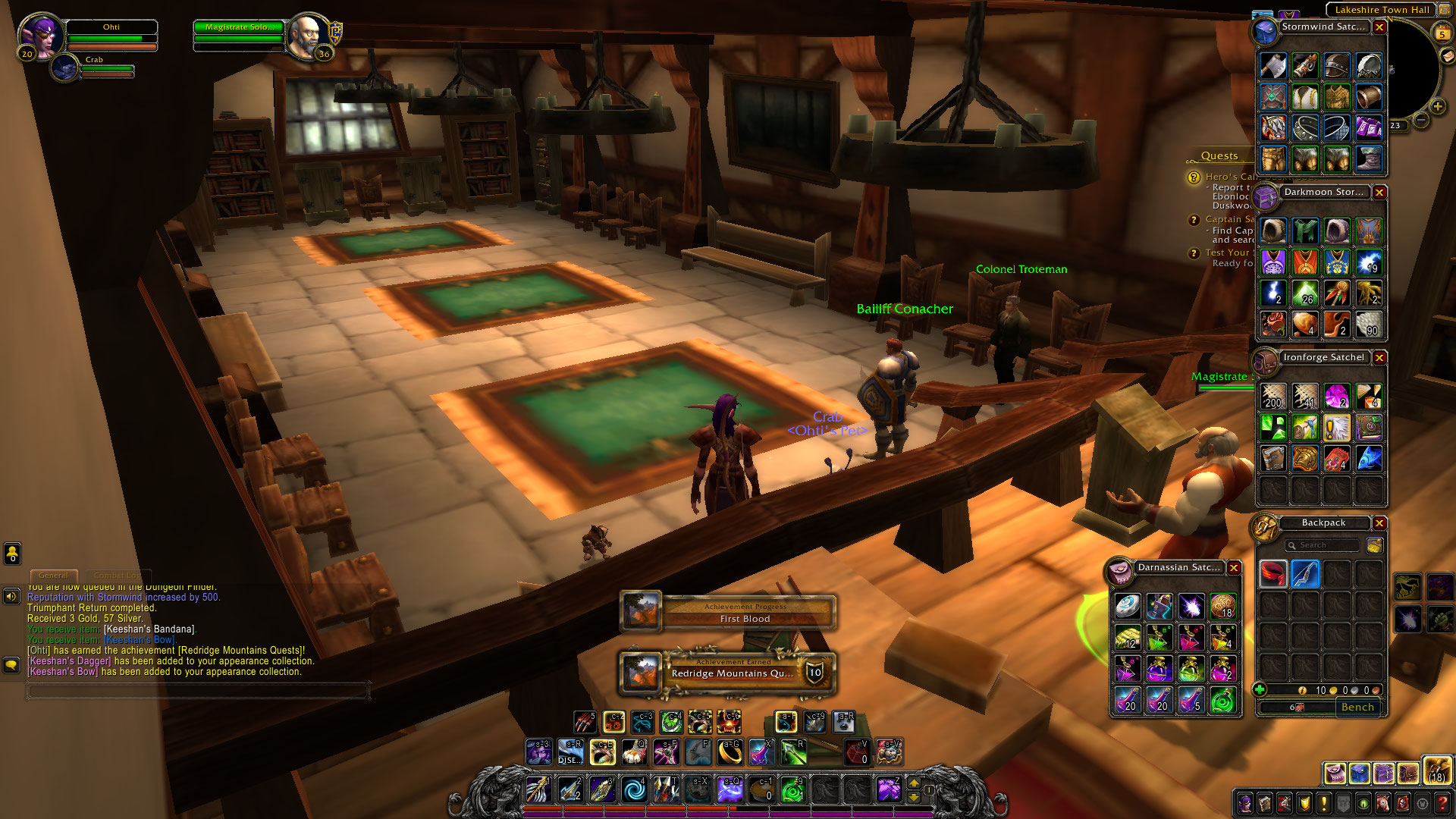Click the Backpack search field
The width and height of the screenshot is (1456, 819).
pyautogui.click(x=1323, y=545)
